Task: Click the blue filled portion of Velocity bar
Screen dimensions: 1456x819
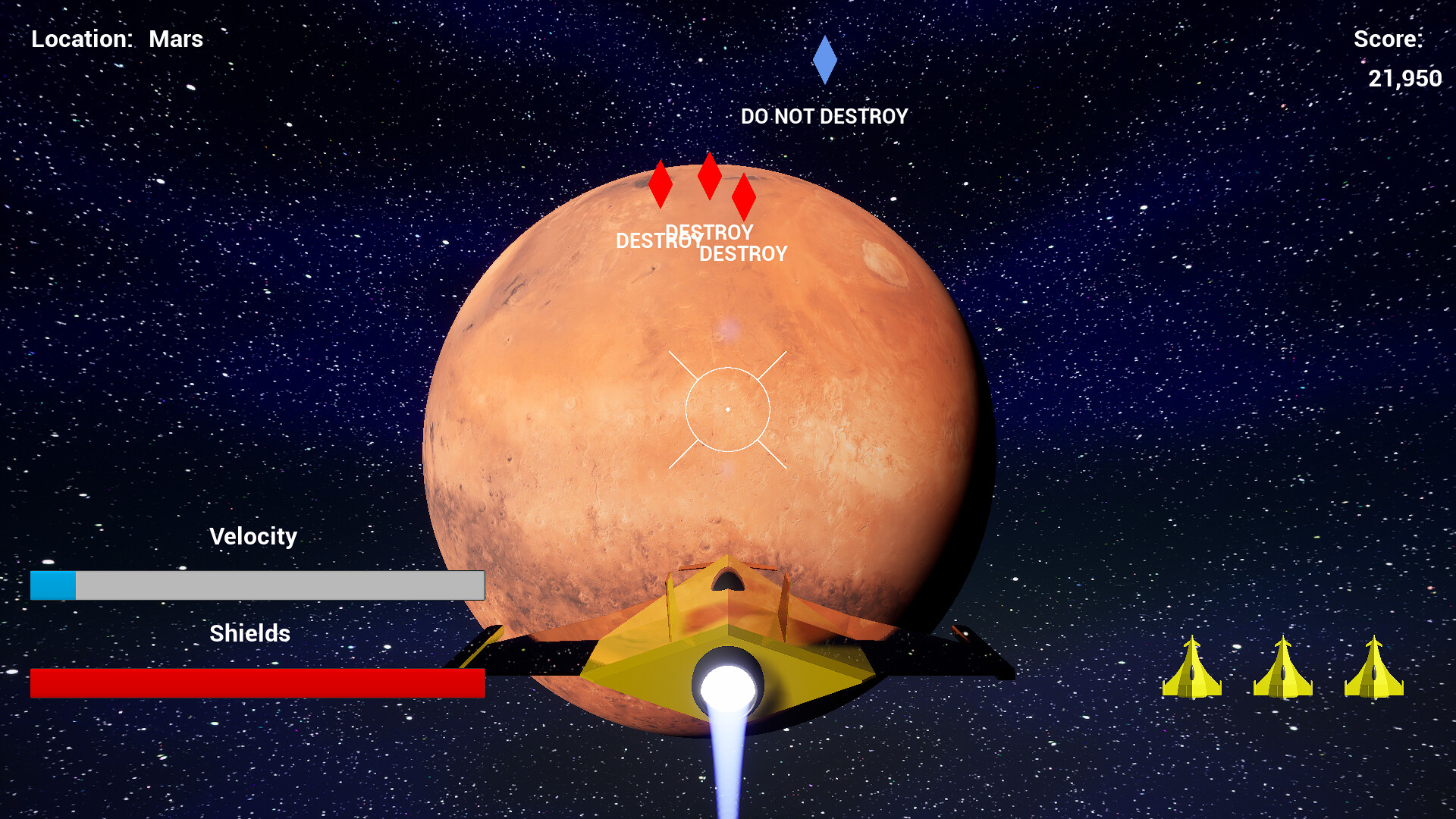Action: [52, 585]
